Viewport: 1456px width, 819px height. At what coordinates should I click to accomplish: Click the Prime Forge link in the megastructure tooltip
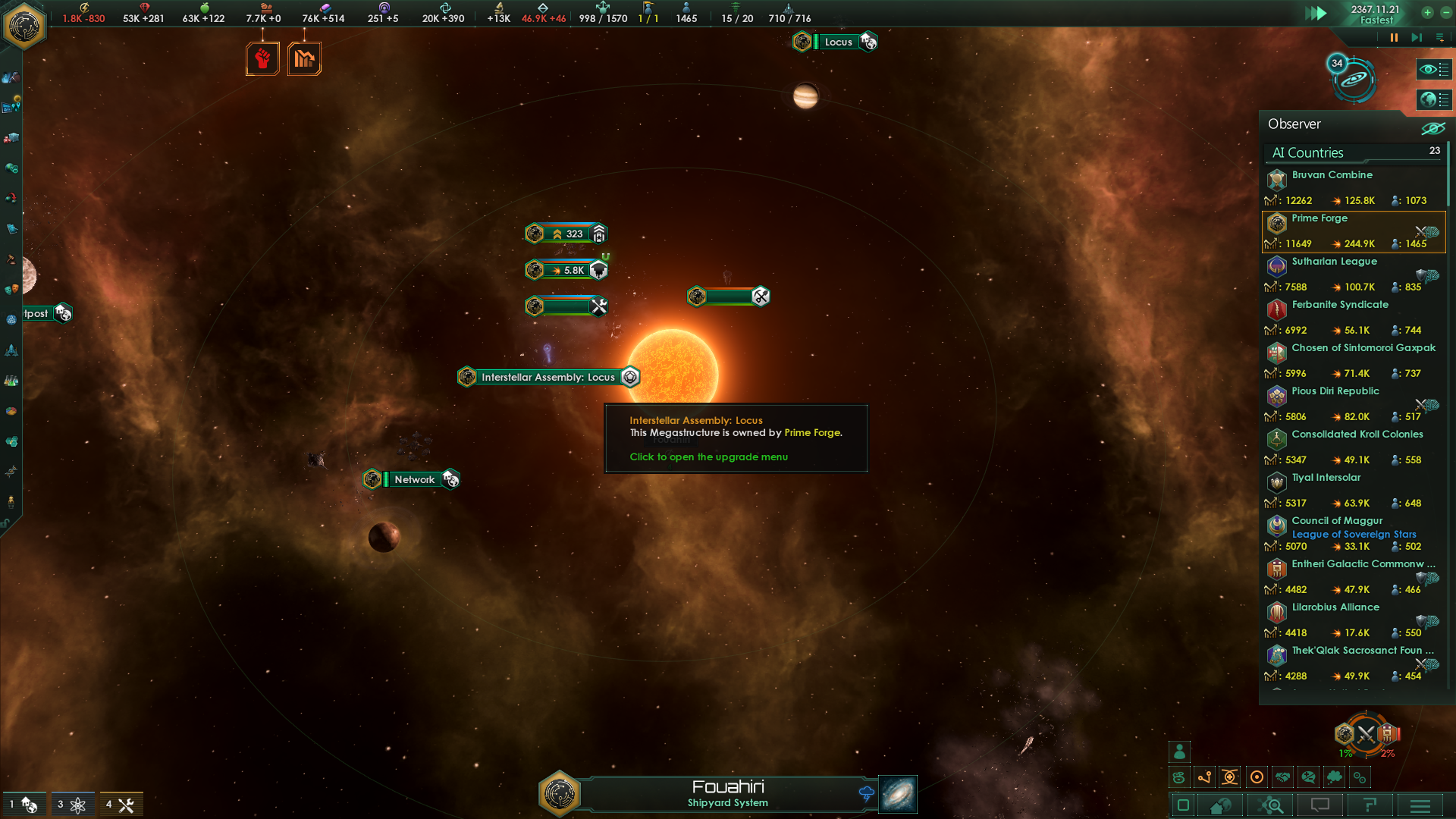811,432
